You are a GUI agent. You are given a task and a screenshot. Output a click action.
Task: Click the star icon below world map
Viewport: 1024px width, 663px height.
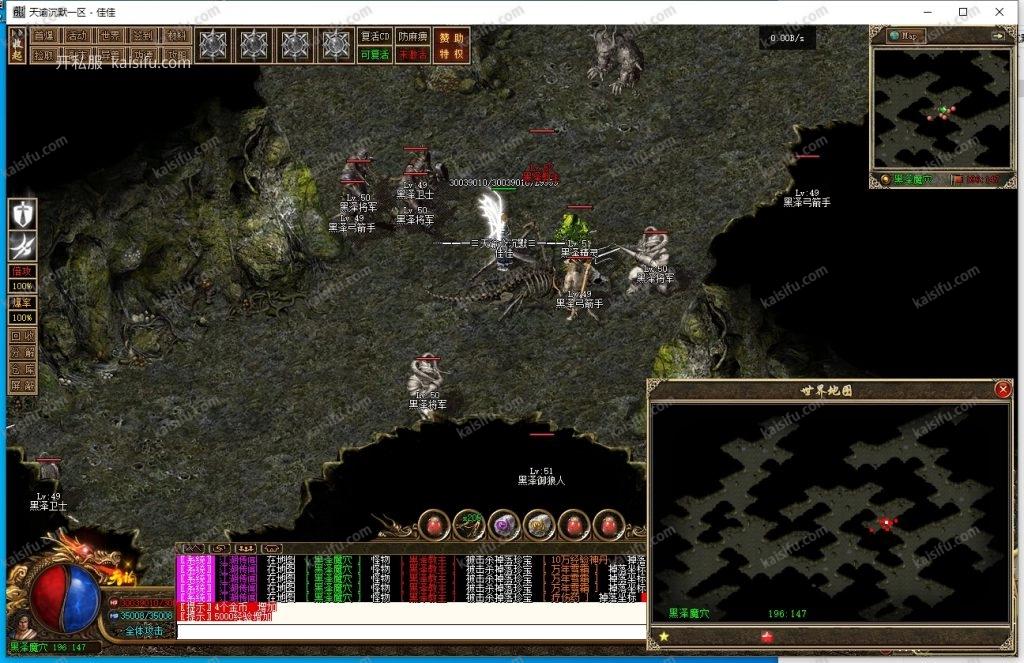point(663,636)
